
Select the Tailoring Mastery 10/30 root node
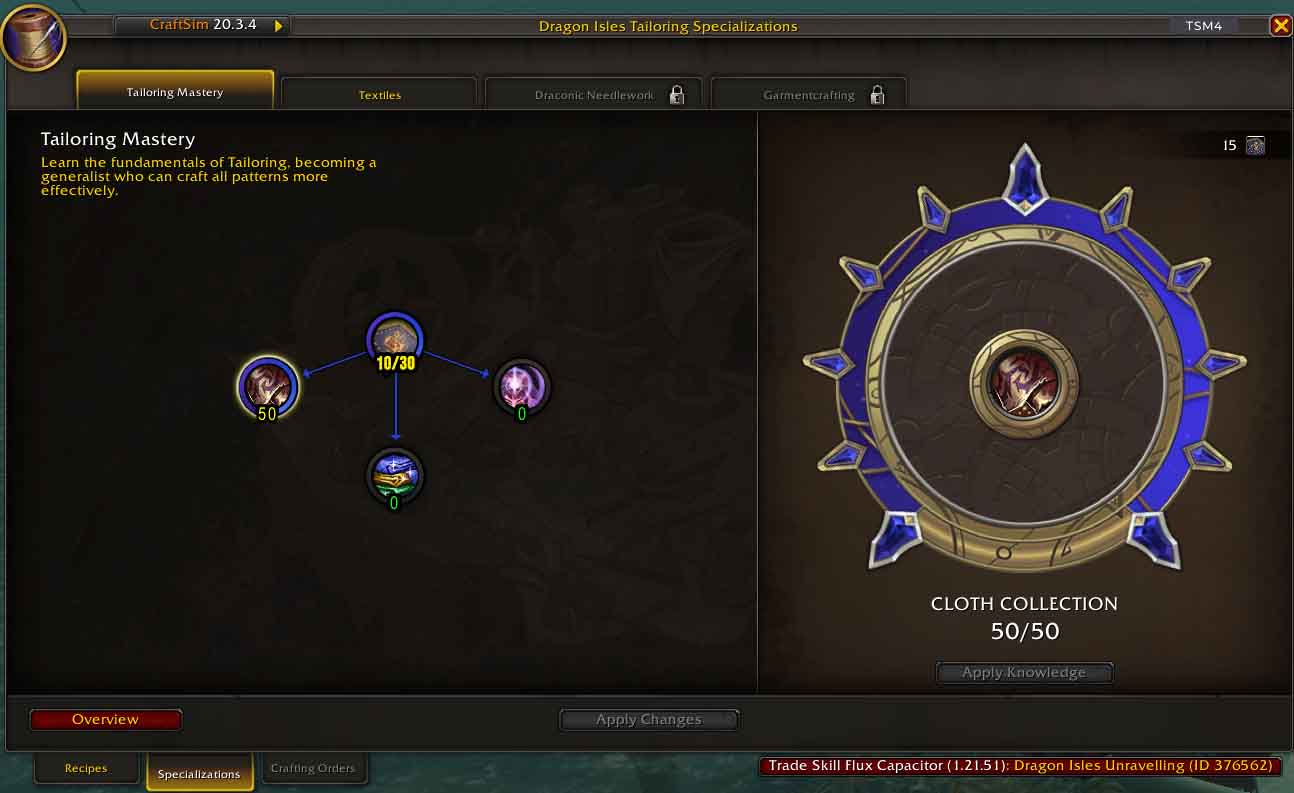tap(395, 342)
